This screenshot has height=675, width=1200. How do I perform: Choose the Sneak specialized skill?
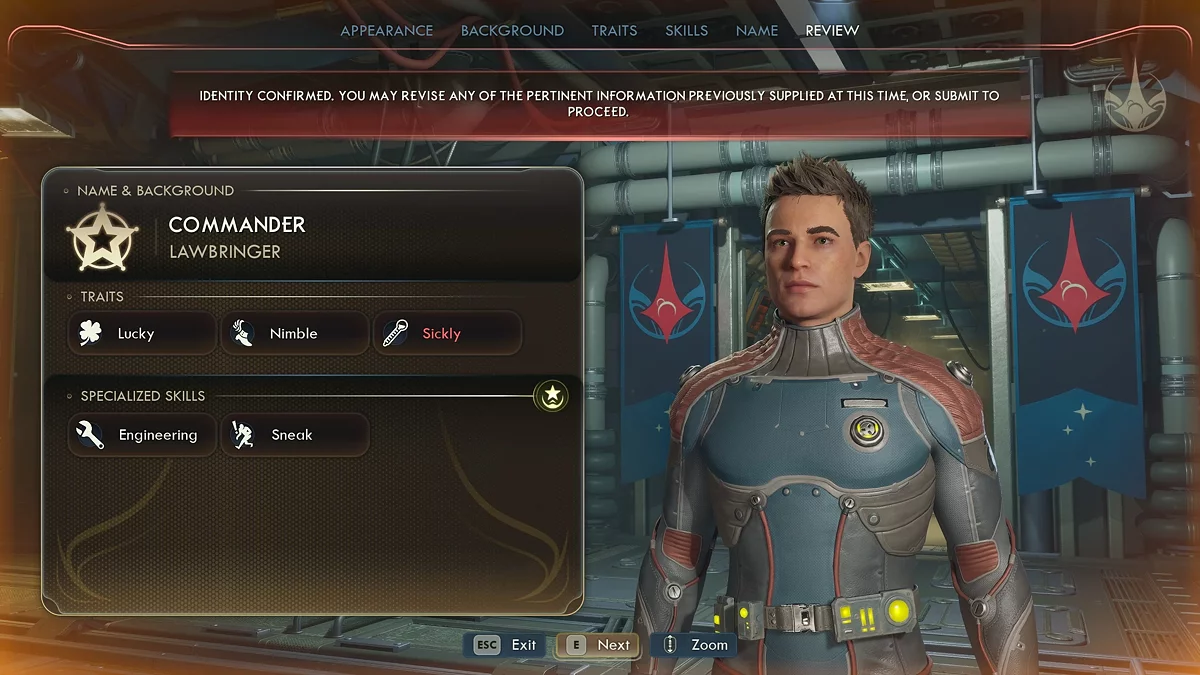pyautogui.click(x=294, y=435)
